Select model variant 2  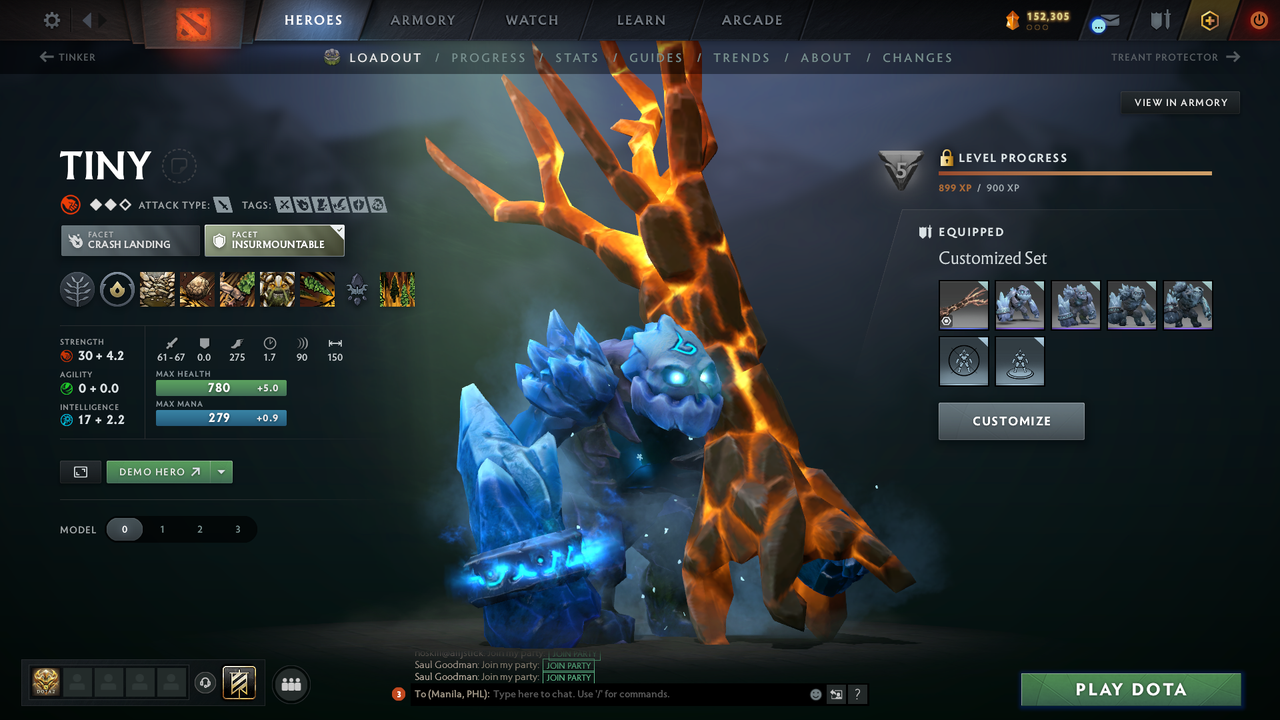tap(200, 529)
